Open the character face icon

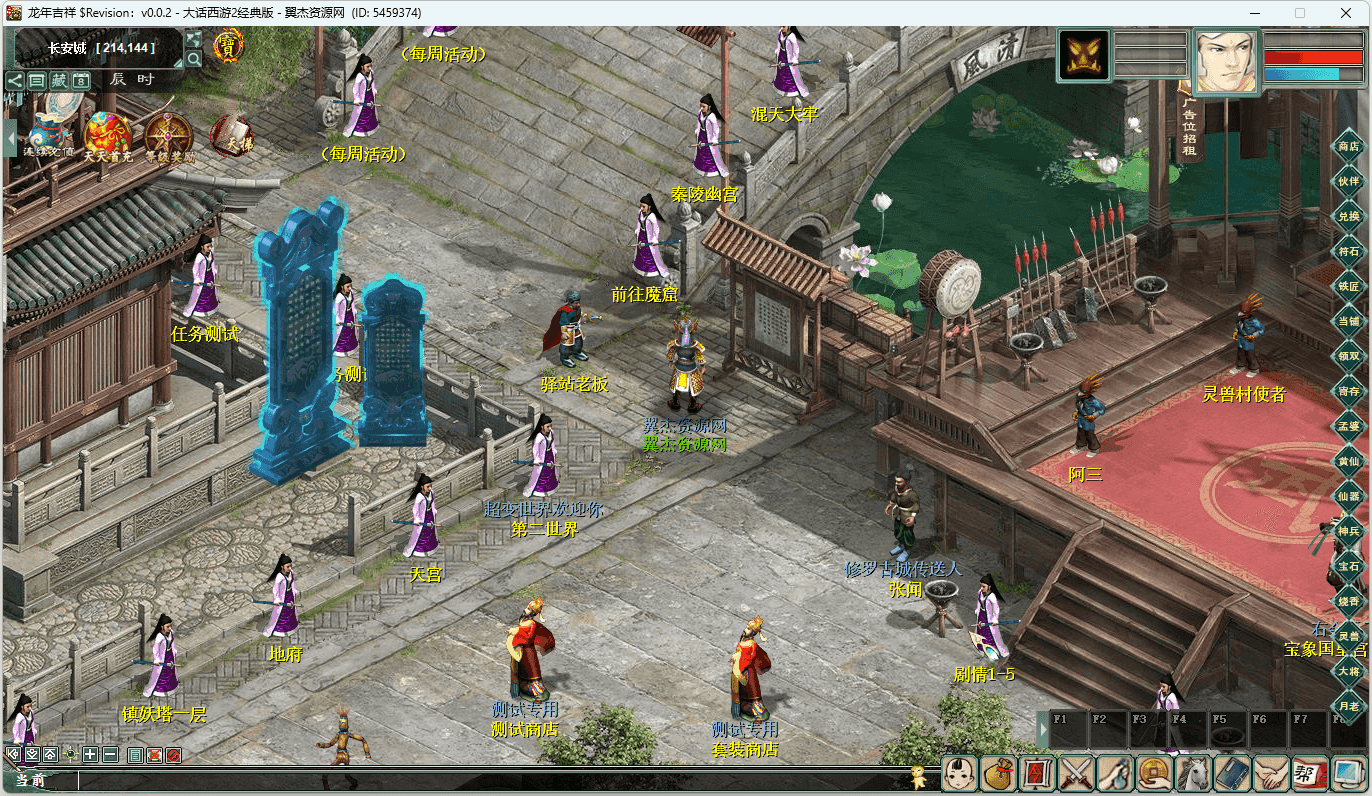(960, 773)
